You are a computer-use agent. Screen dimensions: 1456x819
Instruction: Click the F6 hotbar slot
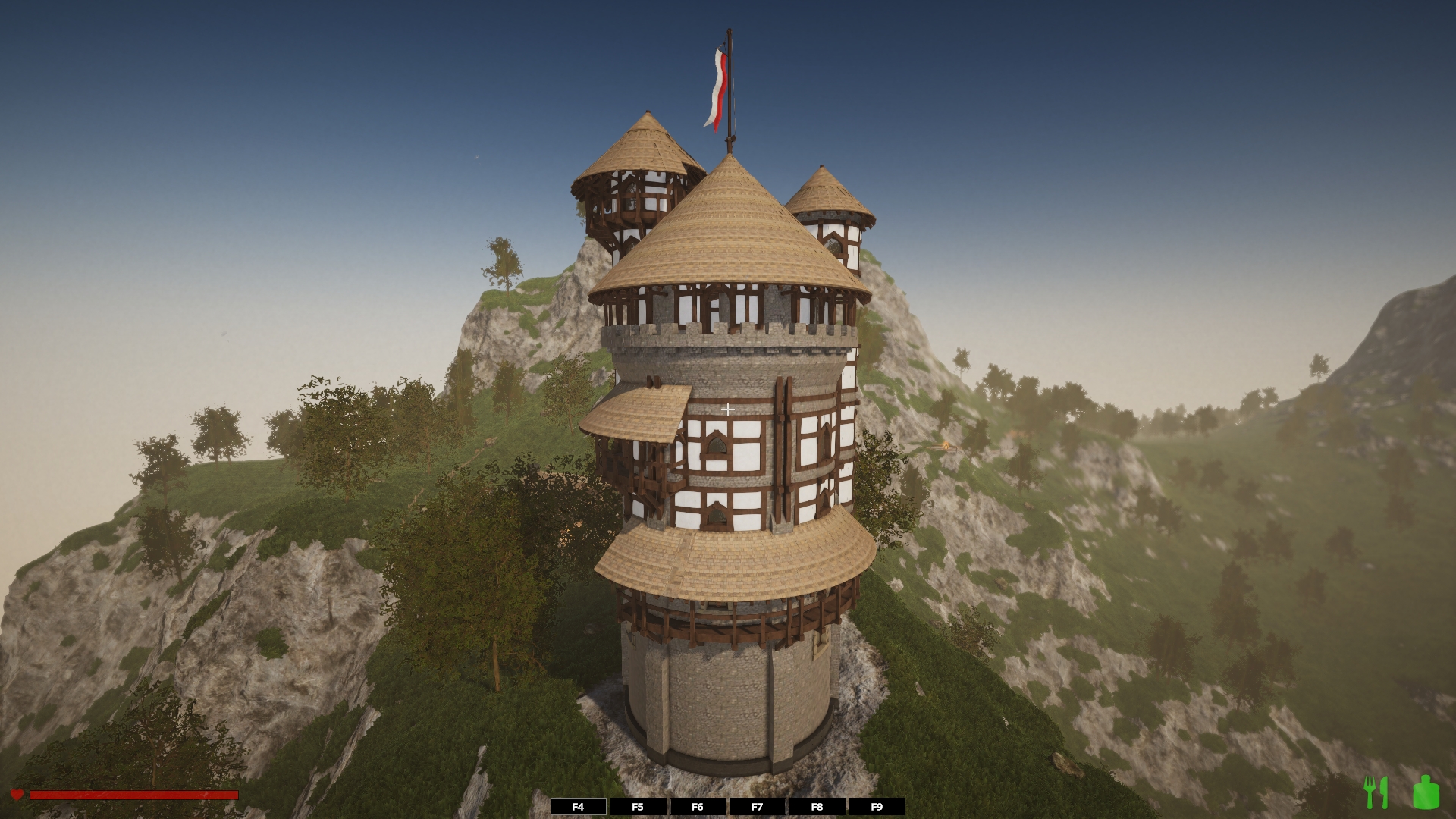698,807
